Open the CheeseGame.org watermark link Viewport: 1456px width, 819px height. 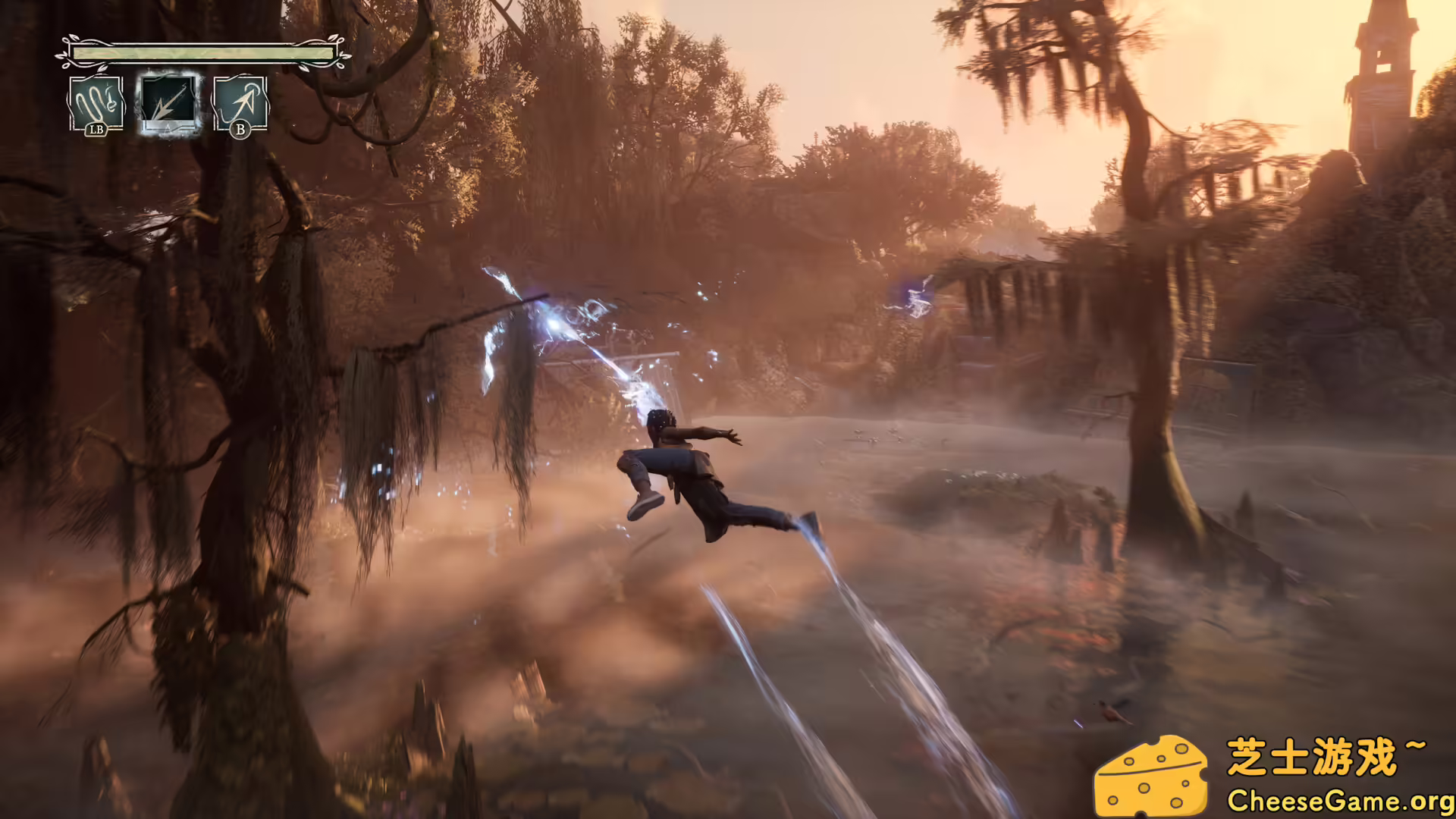pos(1339,801)
